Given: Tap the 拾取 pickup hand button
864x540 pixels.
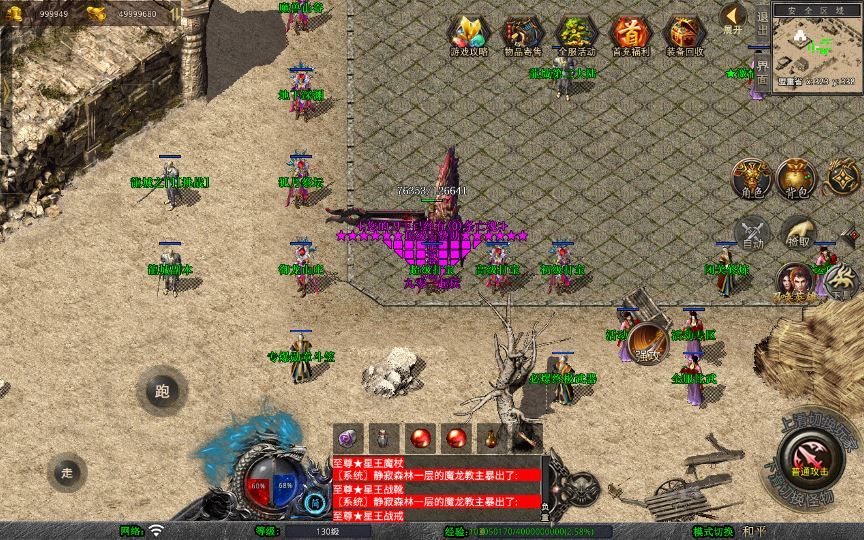Looking at the screenshot, I should (797, 233).
